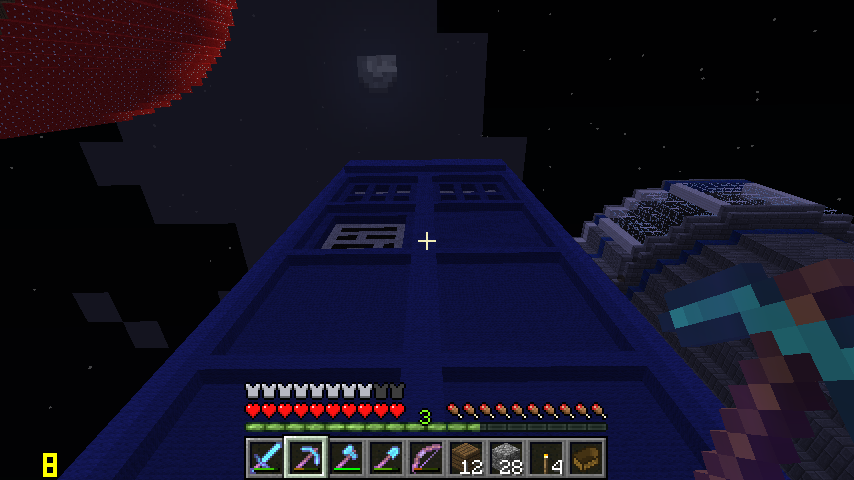Choose the boat in the last hotbar slot
Image resolution: width=854 pixels, height=480 pixels.
pos(585,458)
